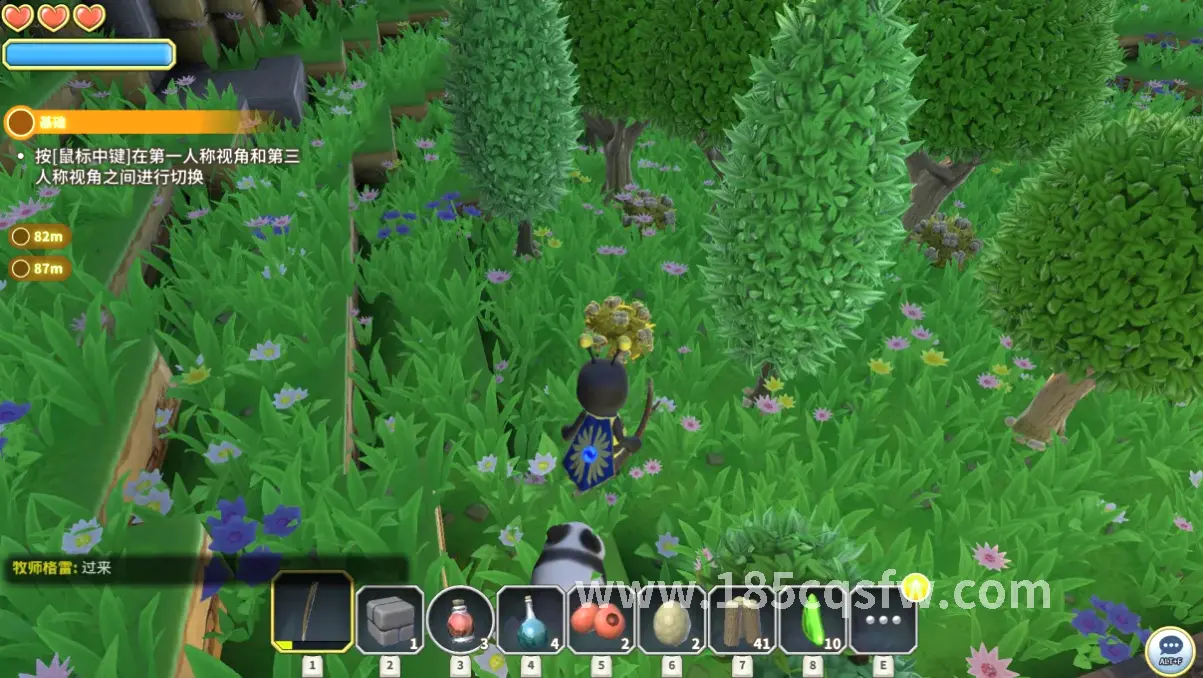Viewport: 1203px width, 678px height.
Task: Select the 87m quest distance marker
Action: [39, 268]
